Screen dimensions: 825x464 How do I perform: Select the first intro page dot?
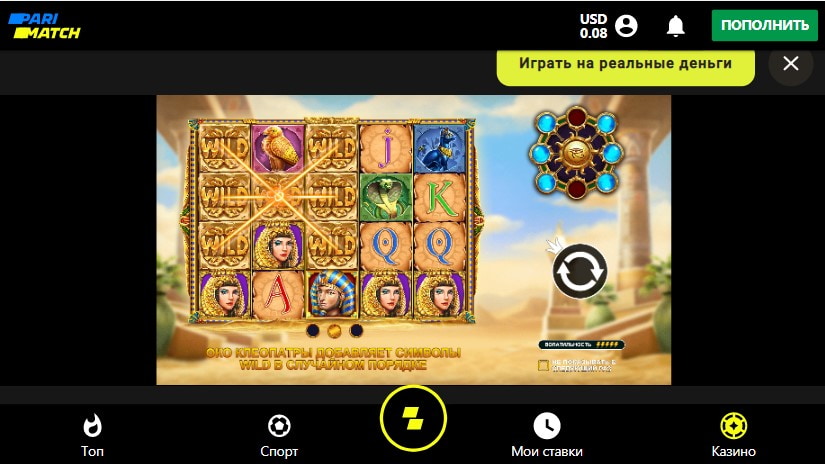click(313, 330)
